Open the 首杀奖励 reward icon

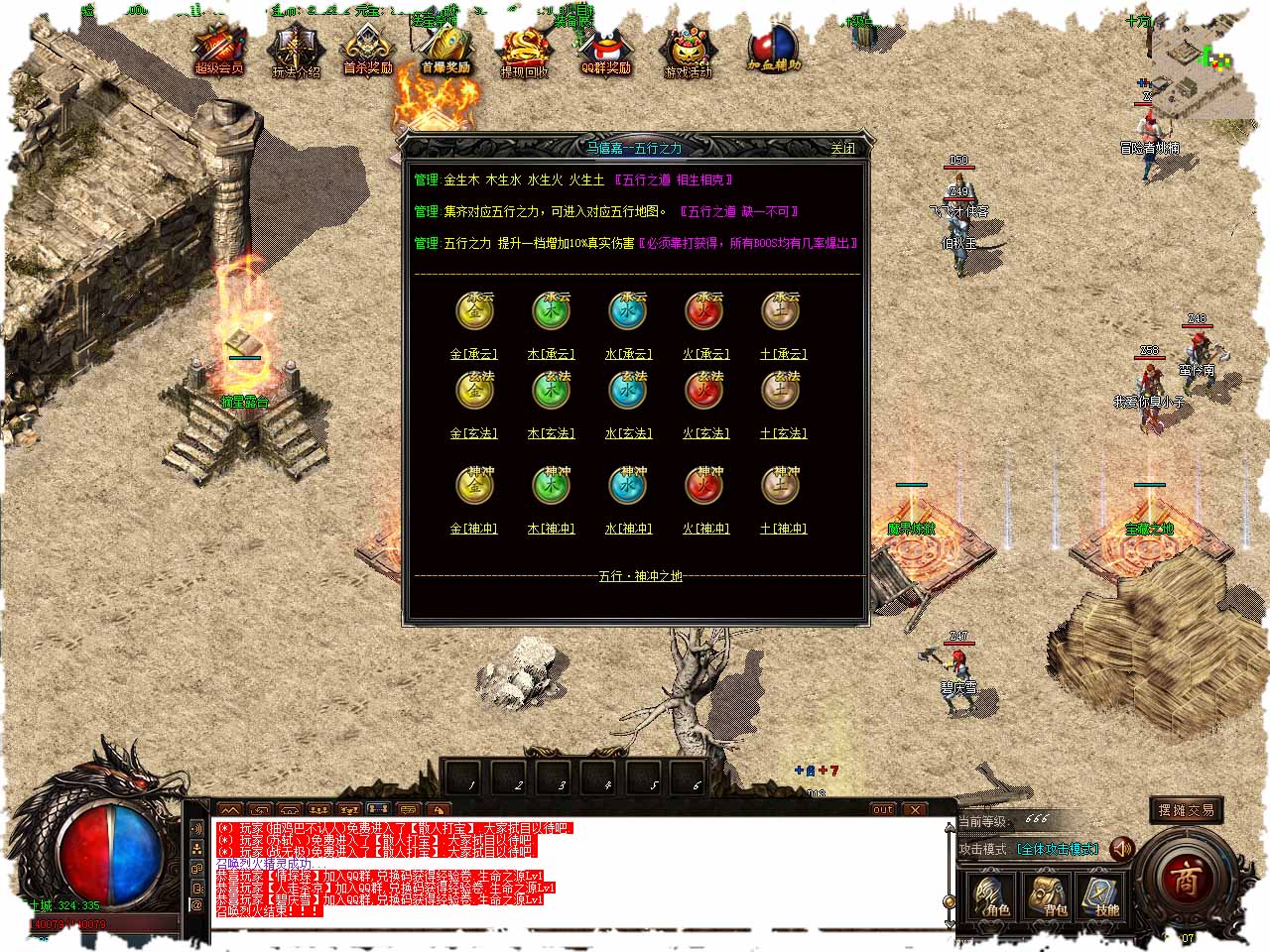[x=368, y=52]
